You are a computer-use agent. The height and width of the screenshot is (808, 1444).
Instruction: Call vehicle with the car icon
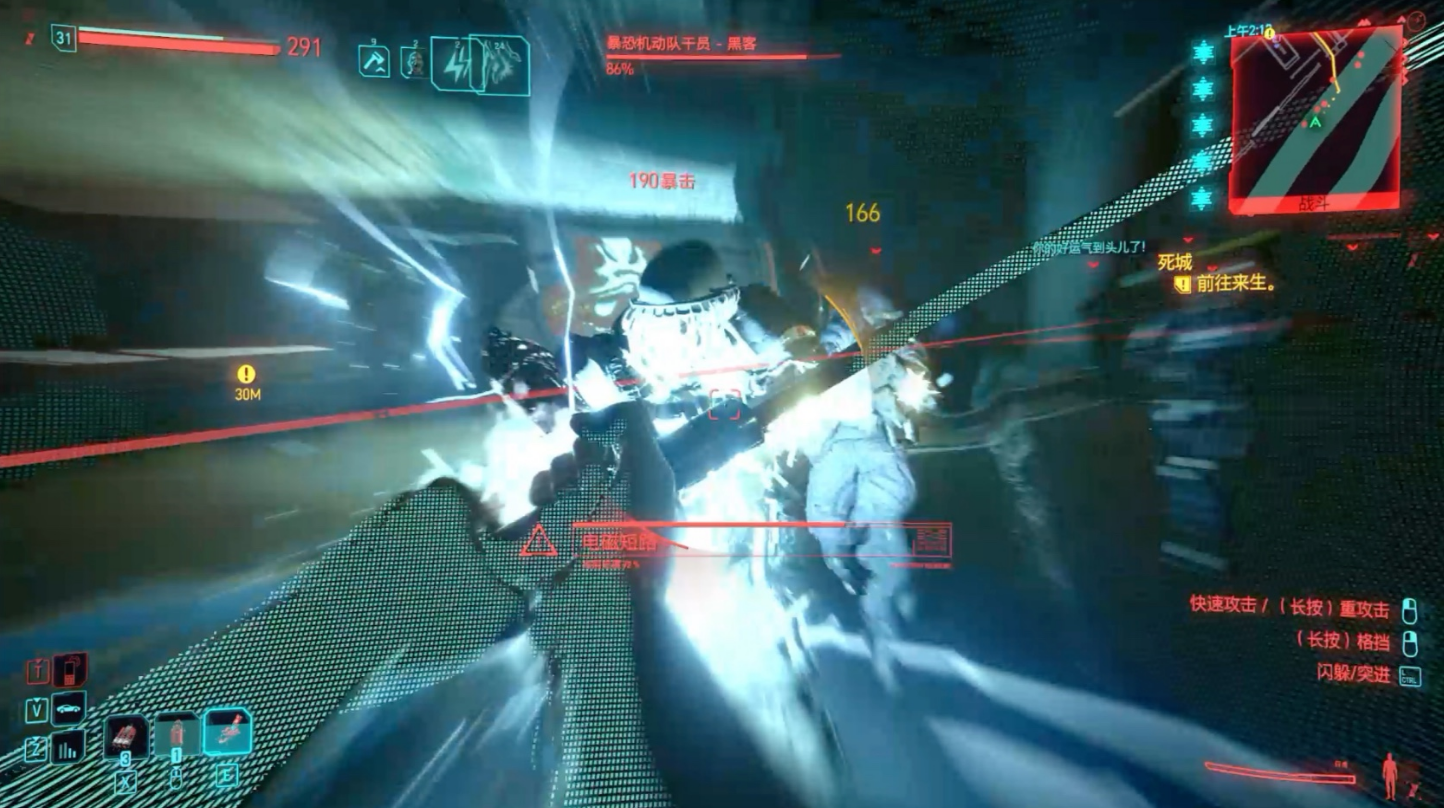[69, 709]
